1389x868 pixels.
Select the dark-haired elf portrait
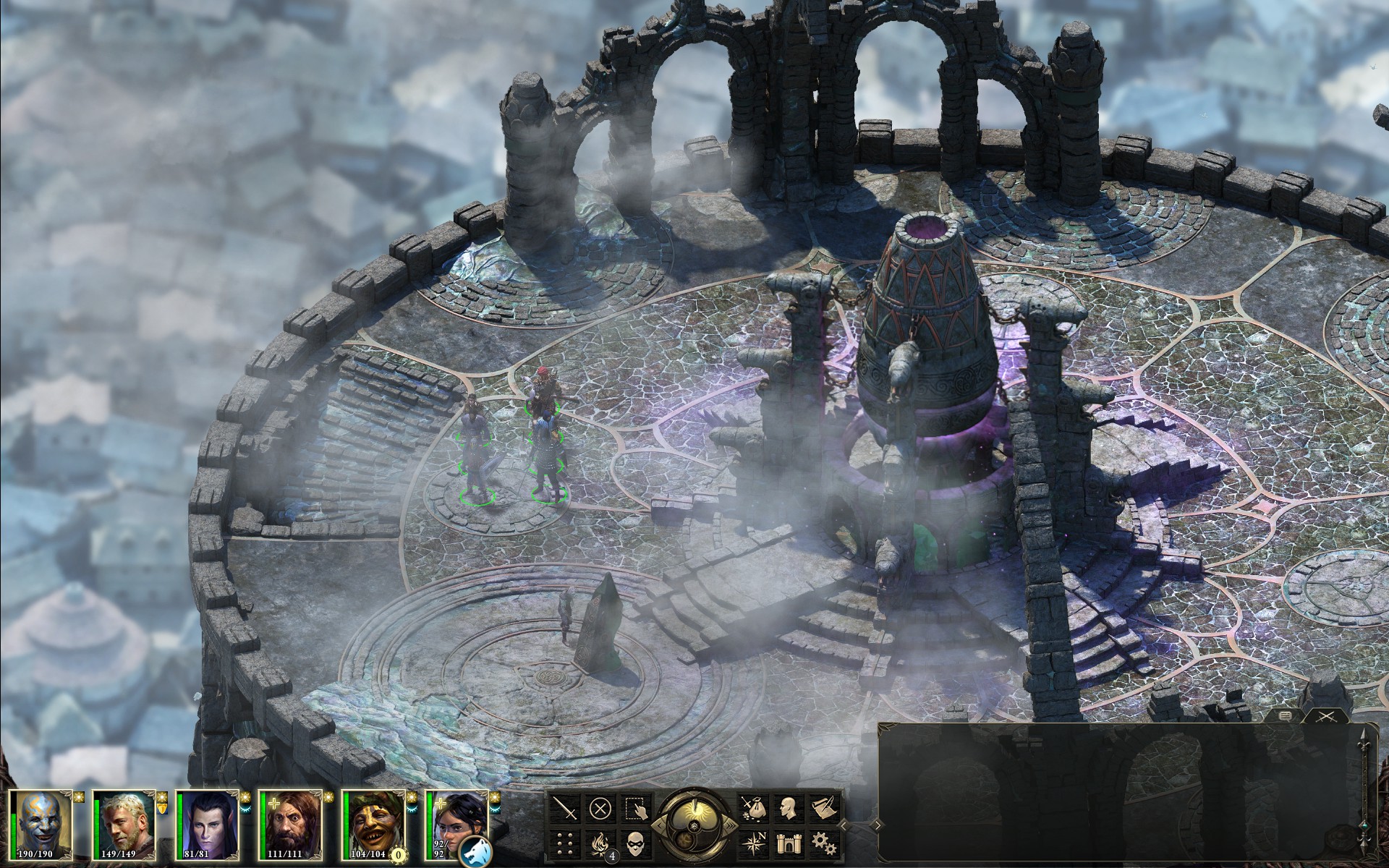coord(208,822)
